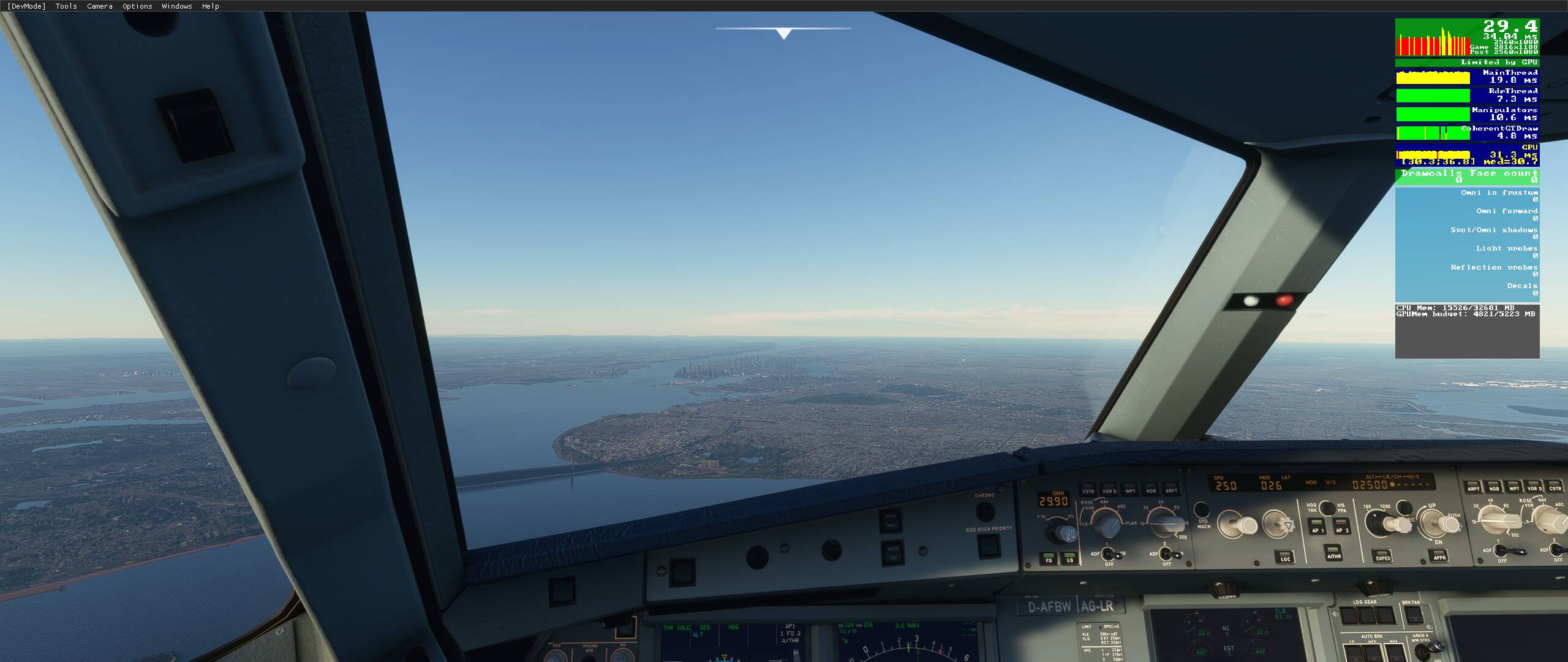Push the EXPED expedite button
The image size is (1568, 662).
(1383, 556)
